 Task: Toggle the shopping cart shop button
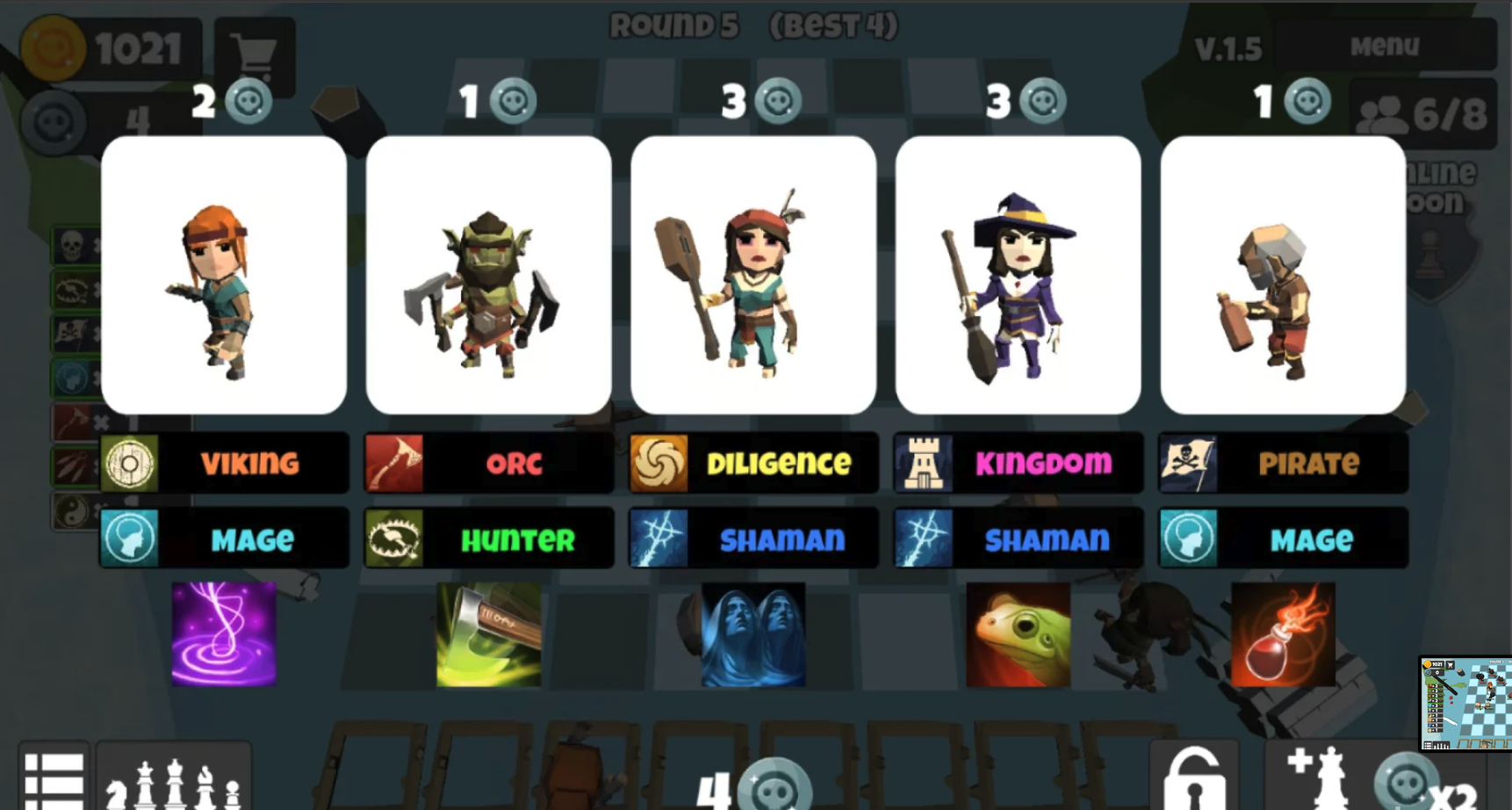click(x=254, y=54)
